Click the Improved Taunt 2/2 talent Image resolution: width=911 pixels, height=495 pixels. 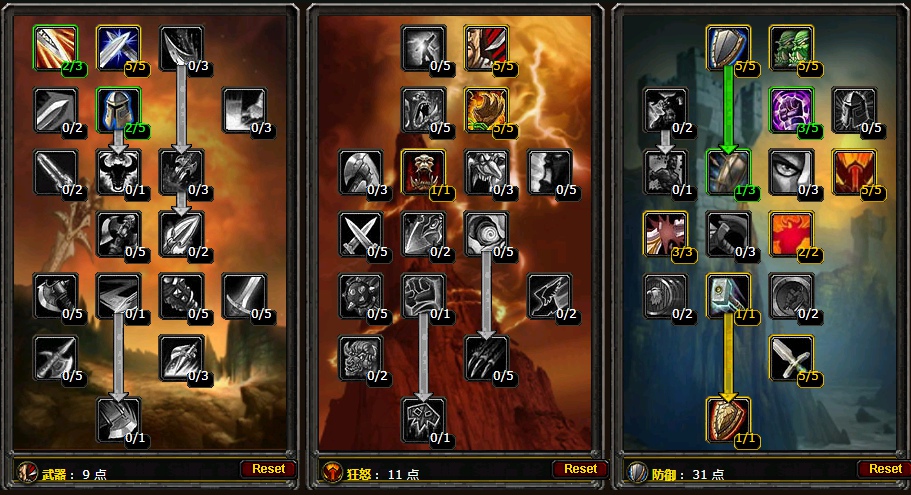(791, 233)
